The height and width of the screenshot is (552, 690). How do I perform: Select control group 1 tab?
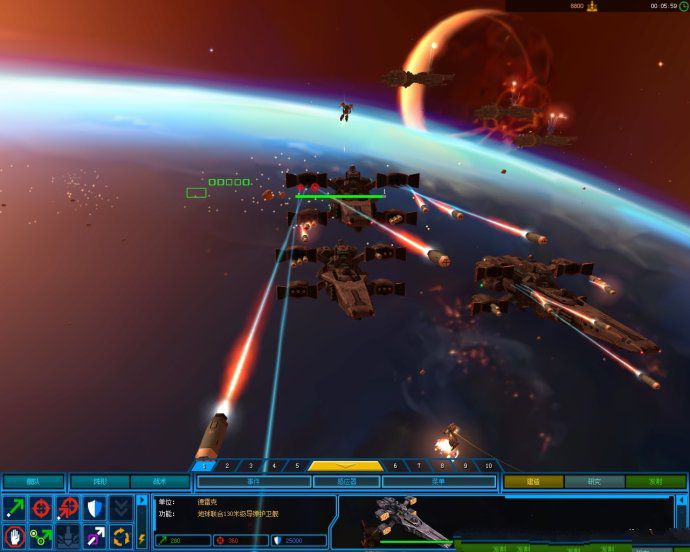204,465
